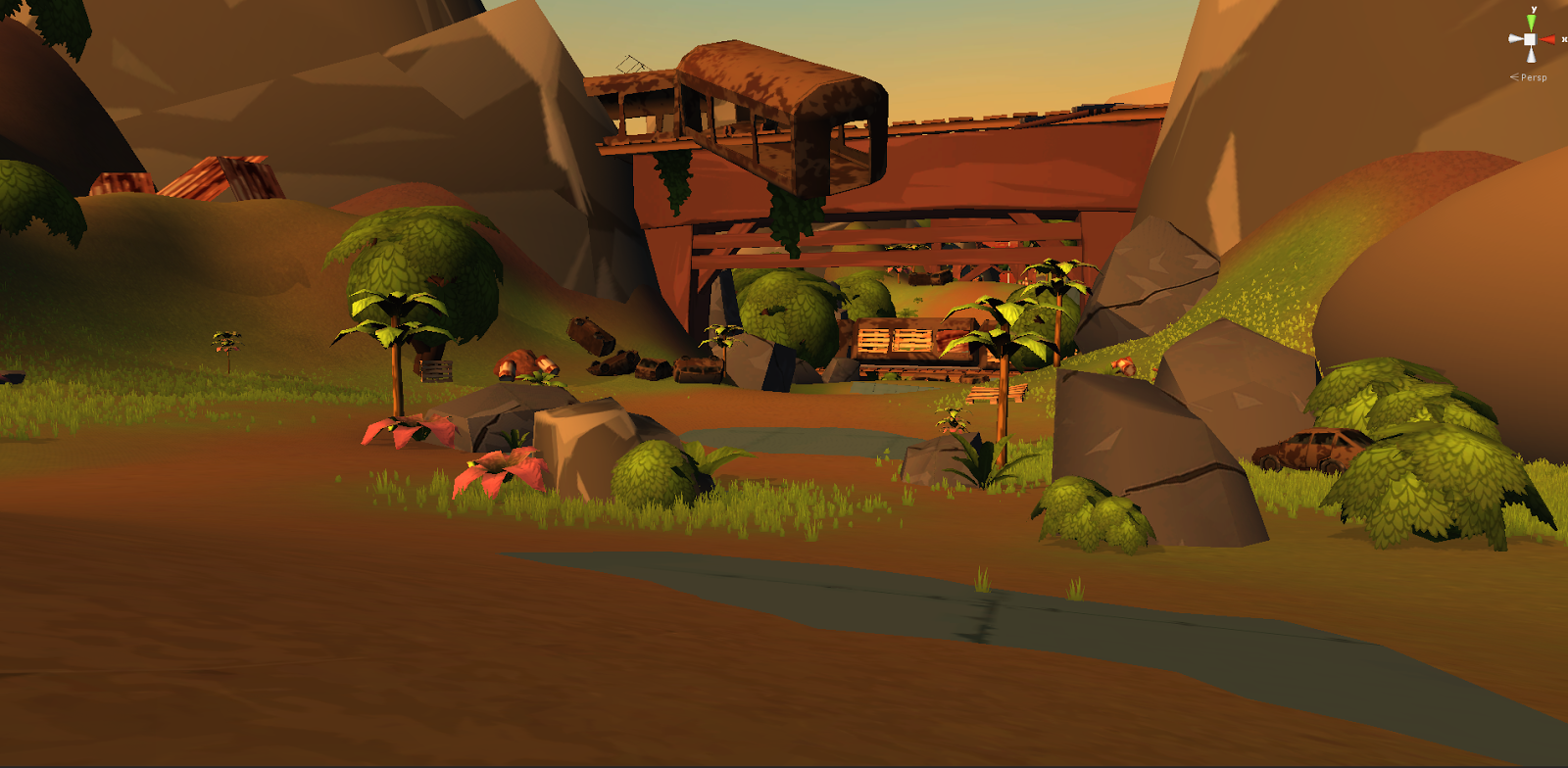
Task: Click the green Y axis cone on the gizmo
Action: pos(1531,23)
